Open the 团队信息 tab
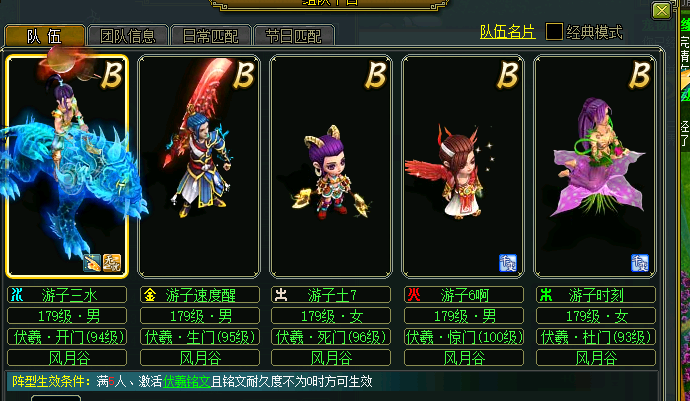 click(128, 36)
